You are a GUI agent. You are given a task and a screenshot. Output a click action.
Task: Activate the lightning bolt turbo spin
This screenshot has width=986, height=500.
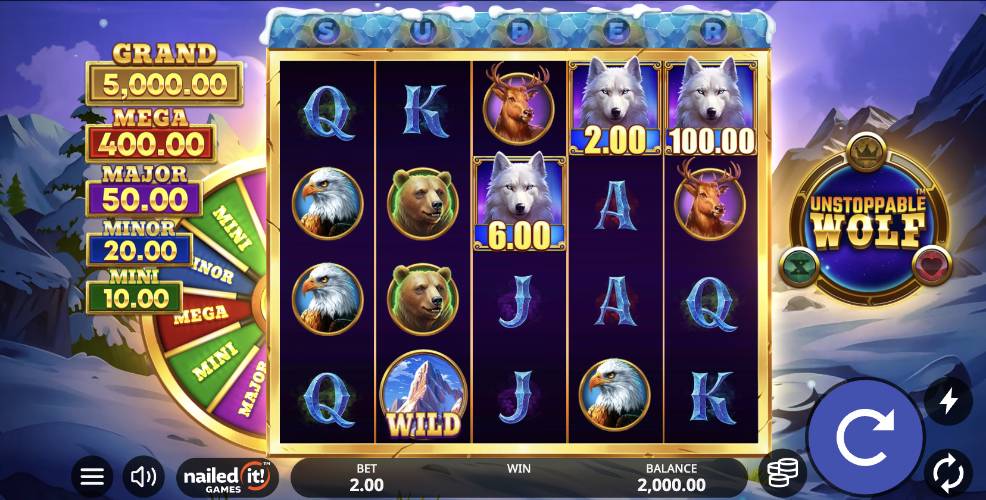pyautogui.click(x=948, y=401)
